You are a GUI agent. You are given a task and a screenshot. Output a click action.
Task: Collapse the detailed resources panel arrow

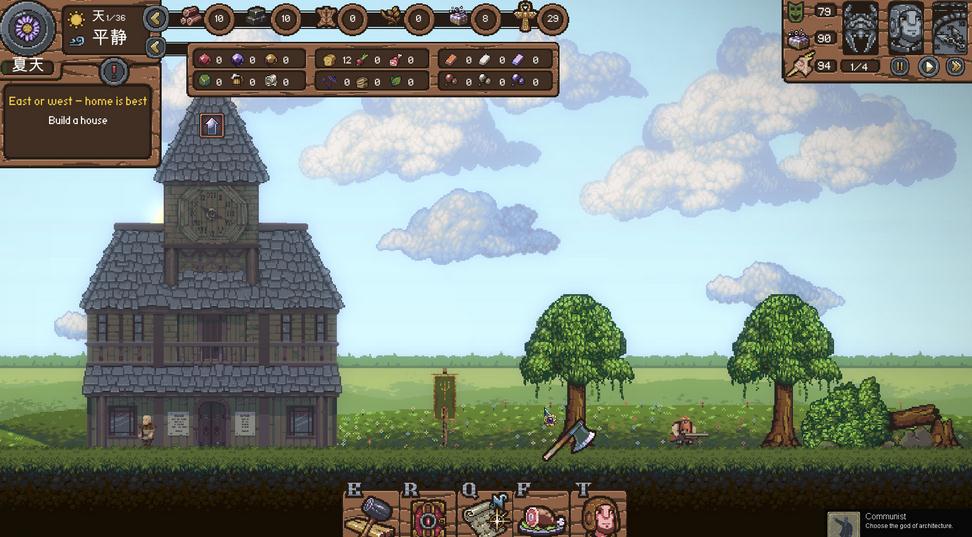(155, 47)
